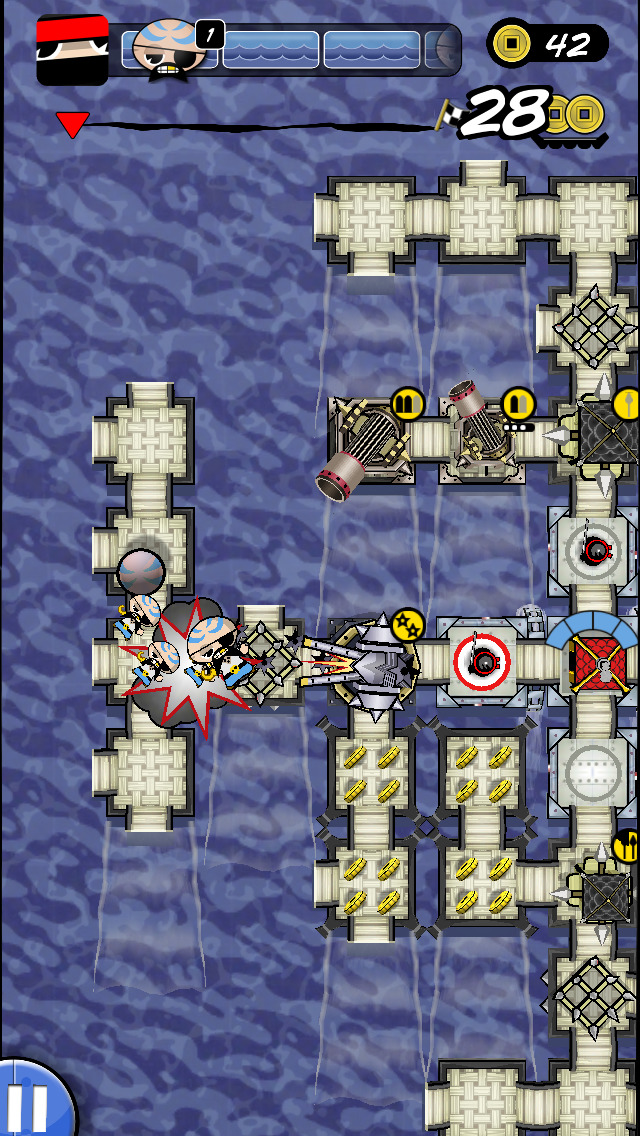
Task: Tap the red-headband ninja portrait
Action: pyautogui.click(x=71, y=49)
